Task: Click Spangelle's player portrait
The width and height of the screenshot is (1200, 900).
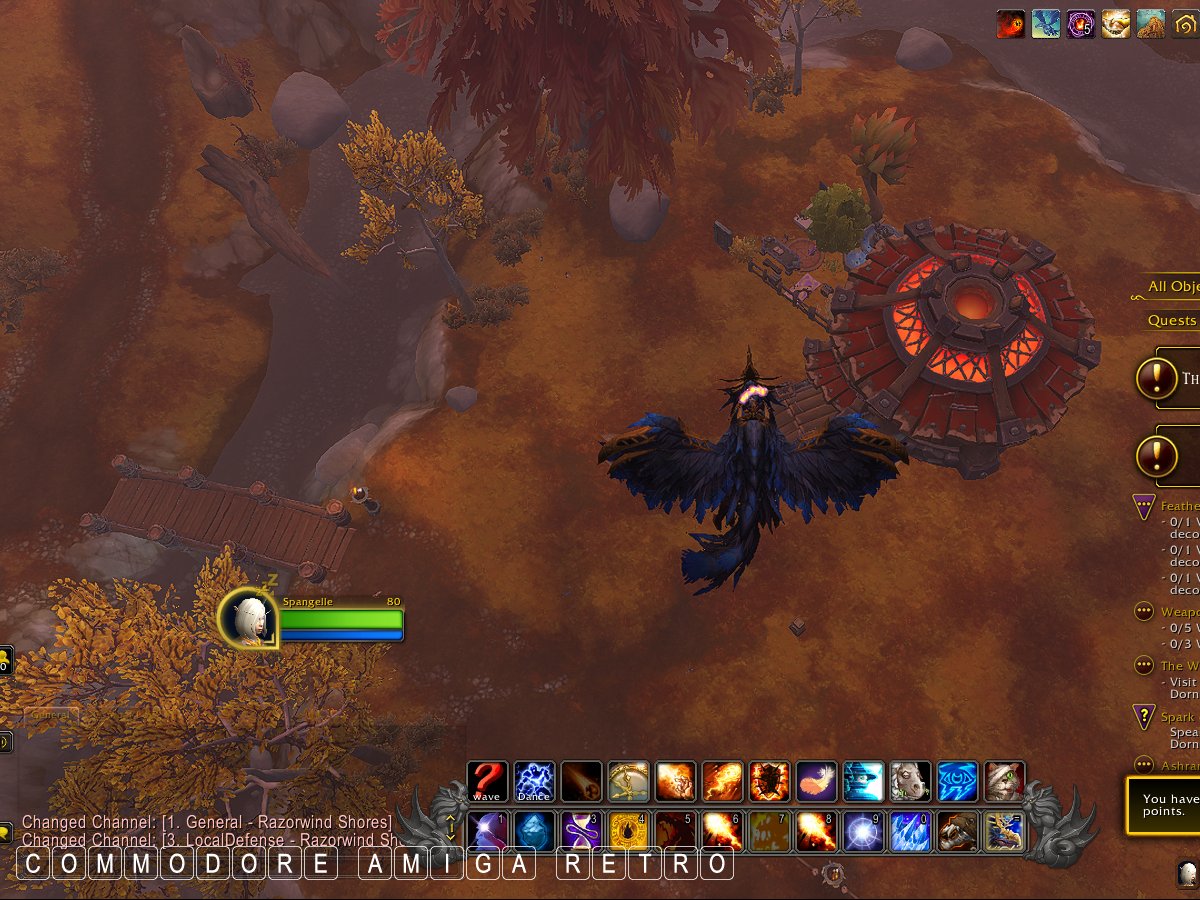Action: 245,618
